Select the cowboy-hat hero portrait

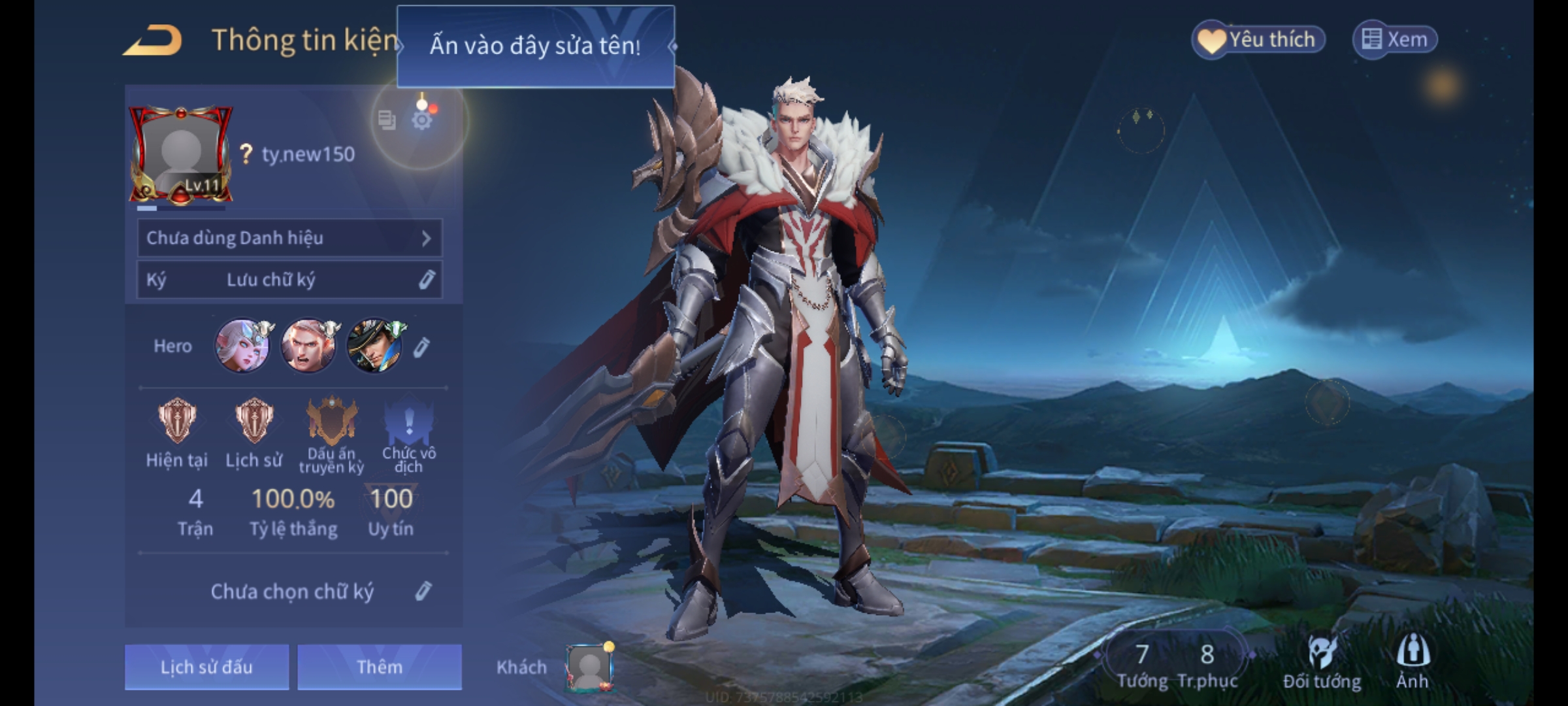tap(374, 346)
